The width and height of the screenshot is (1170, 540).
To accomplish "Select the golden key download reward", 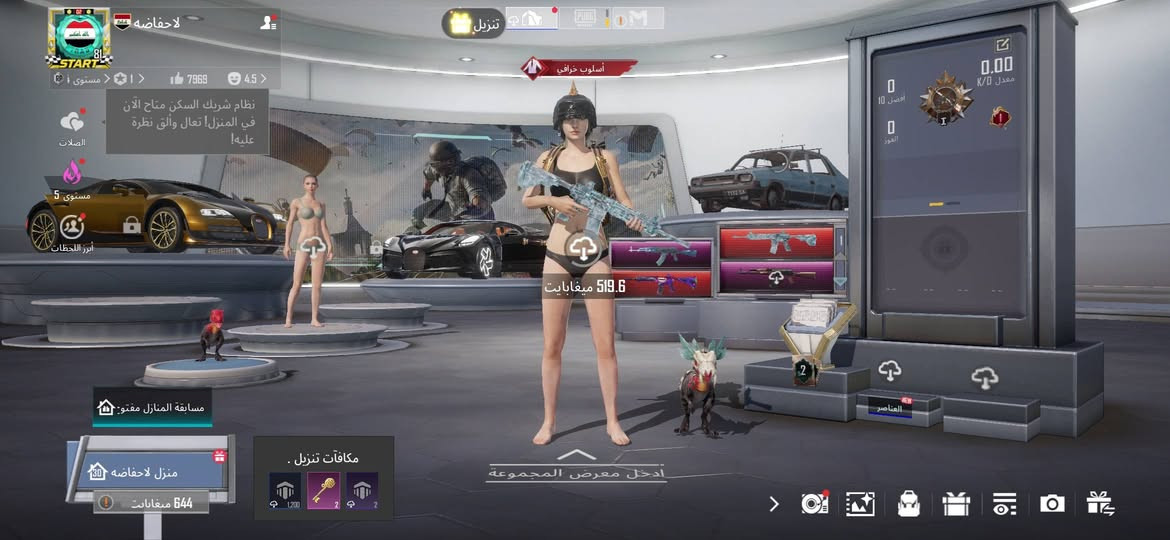I will click(x=323, y=490).
